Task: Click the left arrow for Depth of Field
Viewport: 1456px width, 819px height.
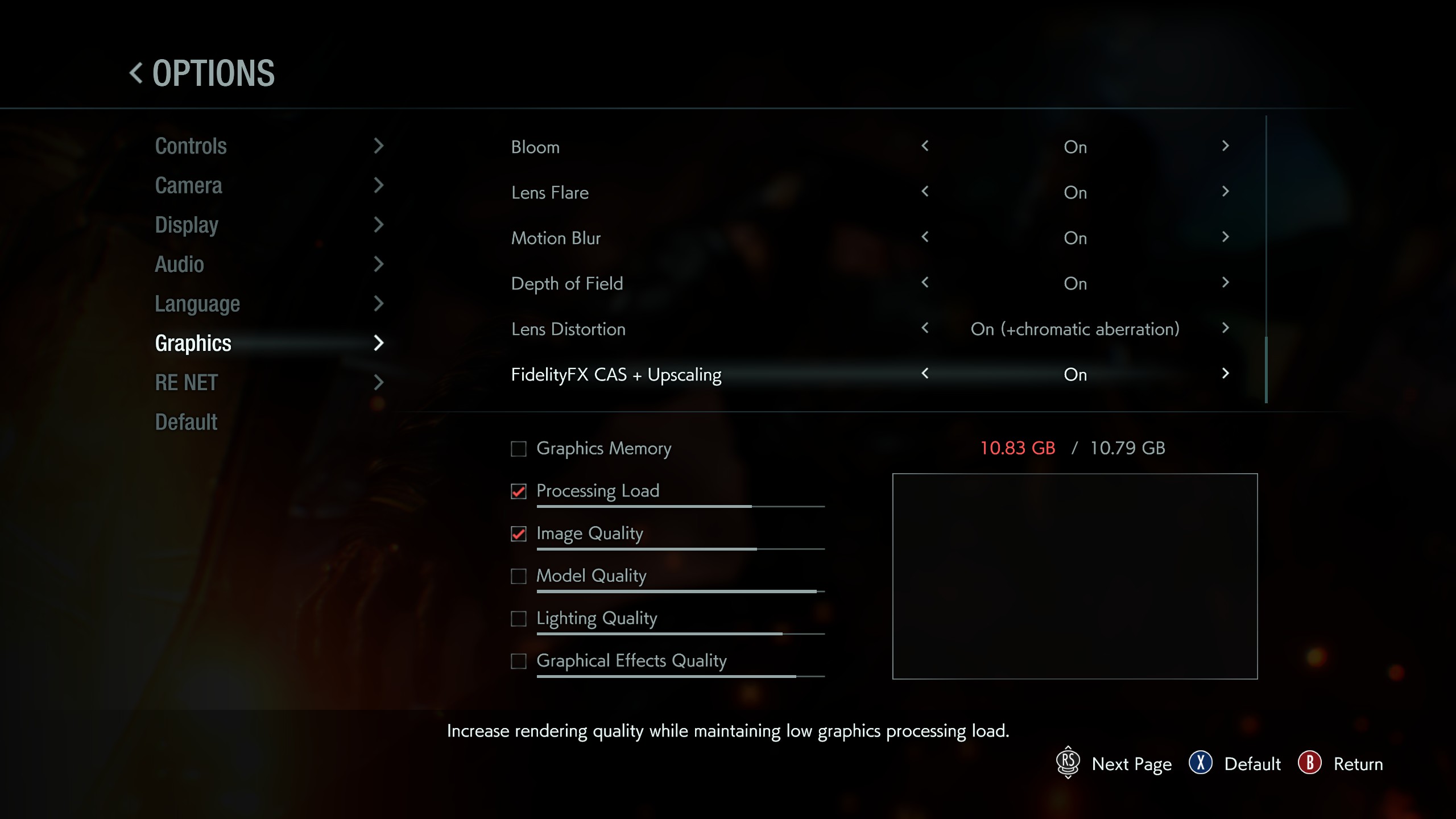Action: click(925, 283)
